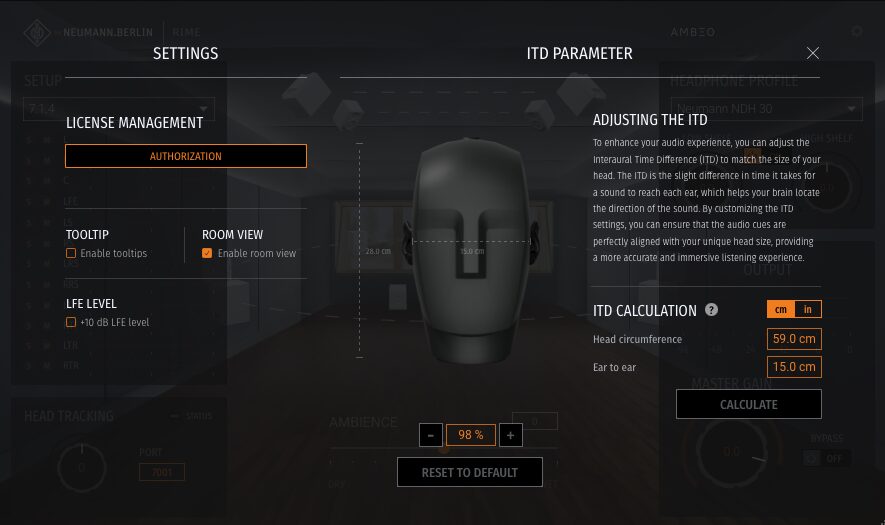This screenshot has height=525, width=885.
Task: Select the Head circumference value field
Action: point(794,339)
